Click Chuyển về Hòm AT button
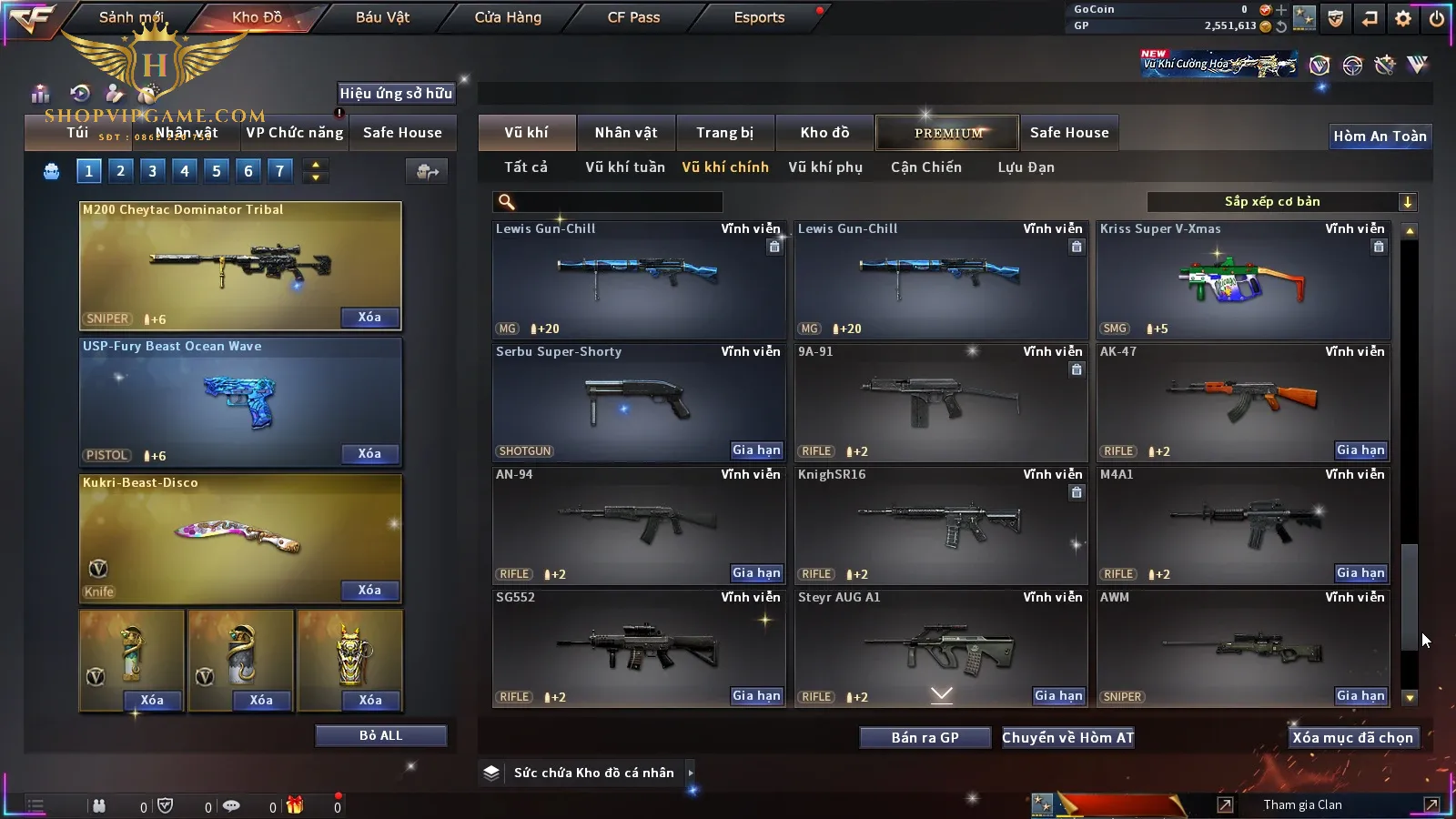The image size is (1456, 819). point(1067,738)
